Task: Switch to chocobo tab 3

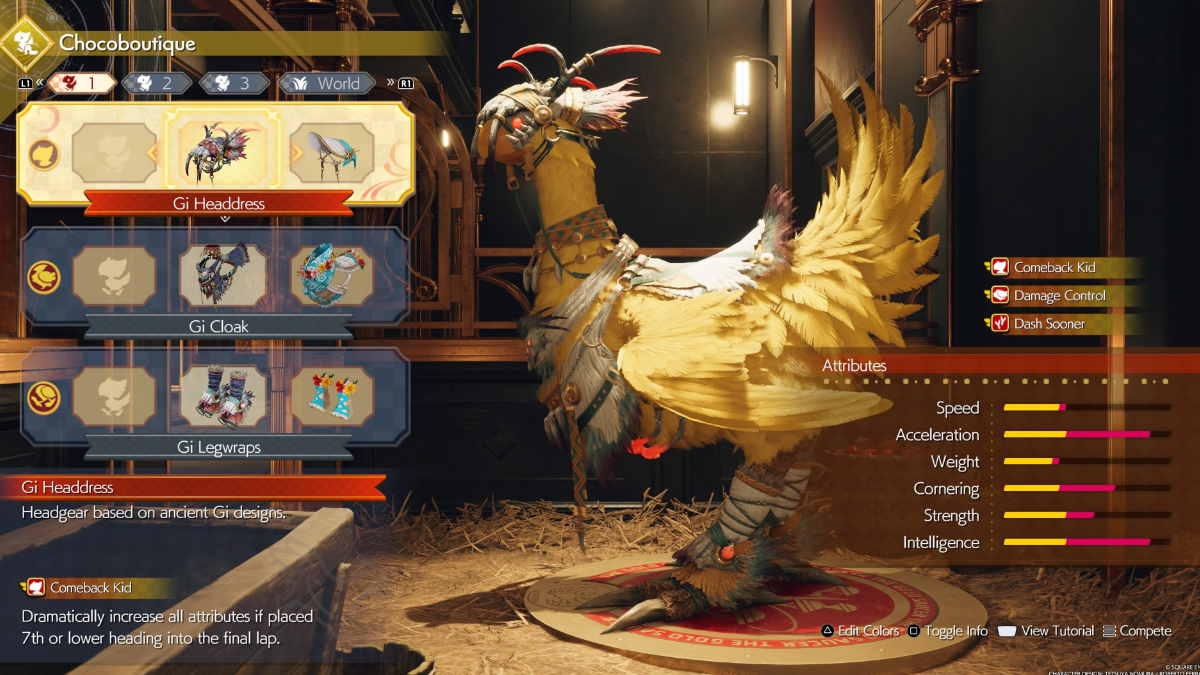Action: [x=234, y=83]
